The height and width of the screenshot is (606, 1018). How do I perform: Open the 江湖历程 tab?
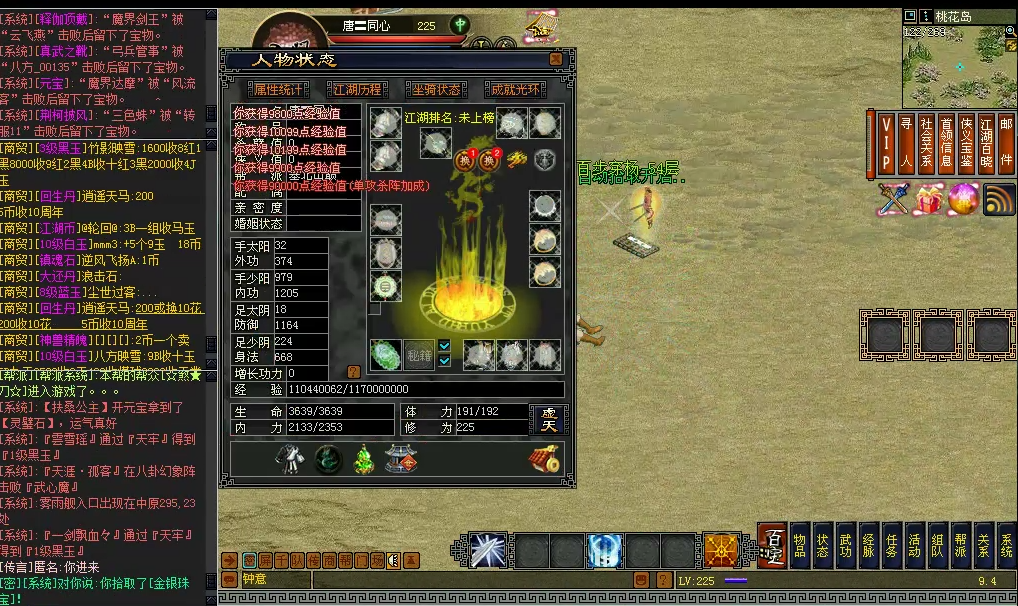(x=356, y=89)
